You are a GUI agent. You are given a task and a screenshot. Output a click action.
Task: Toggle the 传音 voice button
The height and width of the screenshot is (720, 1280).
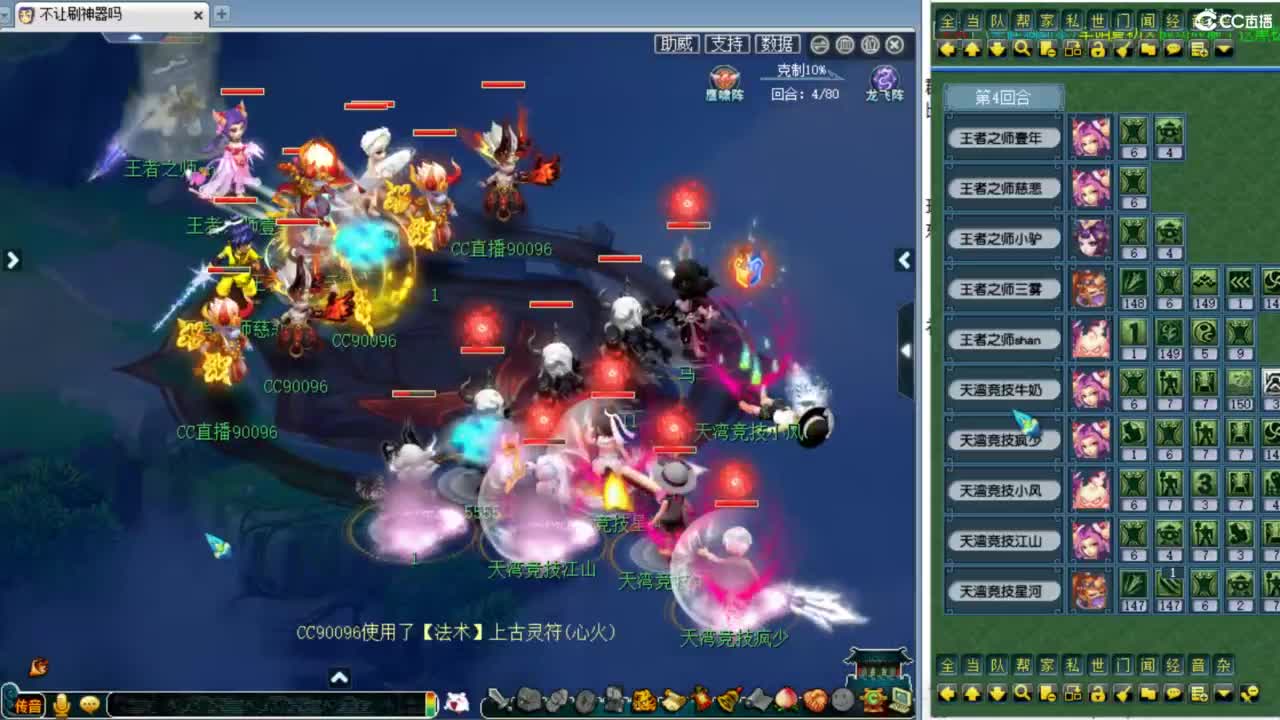coord(28,702)
